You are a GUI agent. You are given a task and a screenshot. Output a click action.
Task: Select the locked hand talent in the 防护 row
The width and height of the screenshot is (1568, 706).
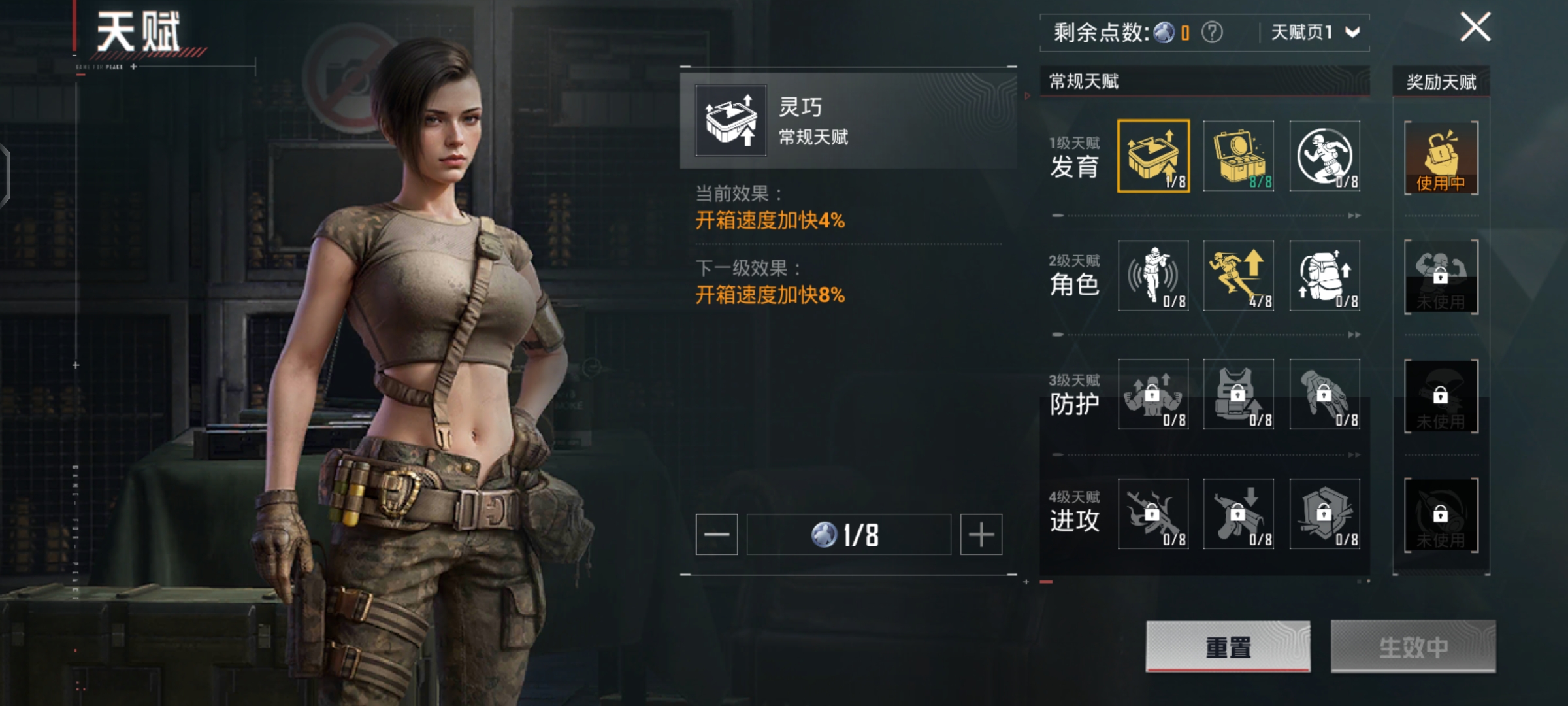(x=1324, y=394)
